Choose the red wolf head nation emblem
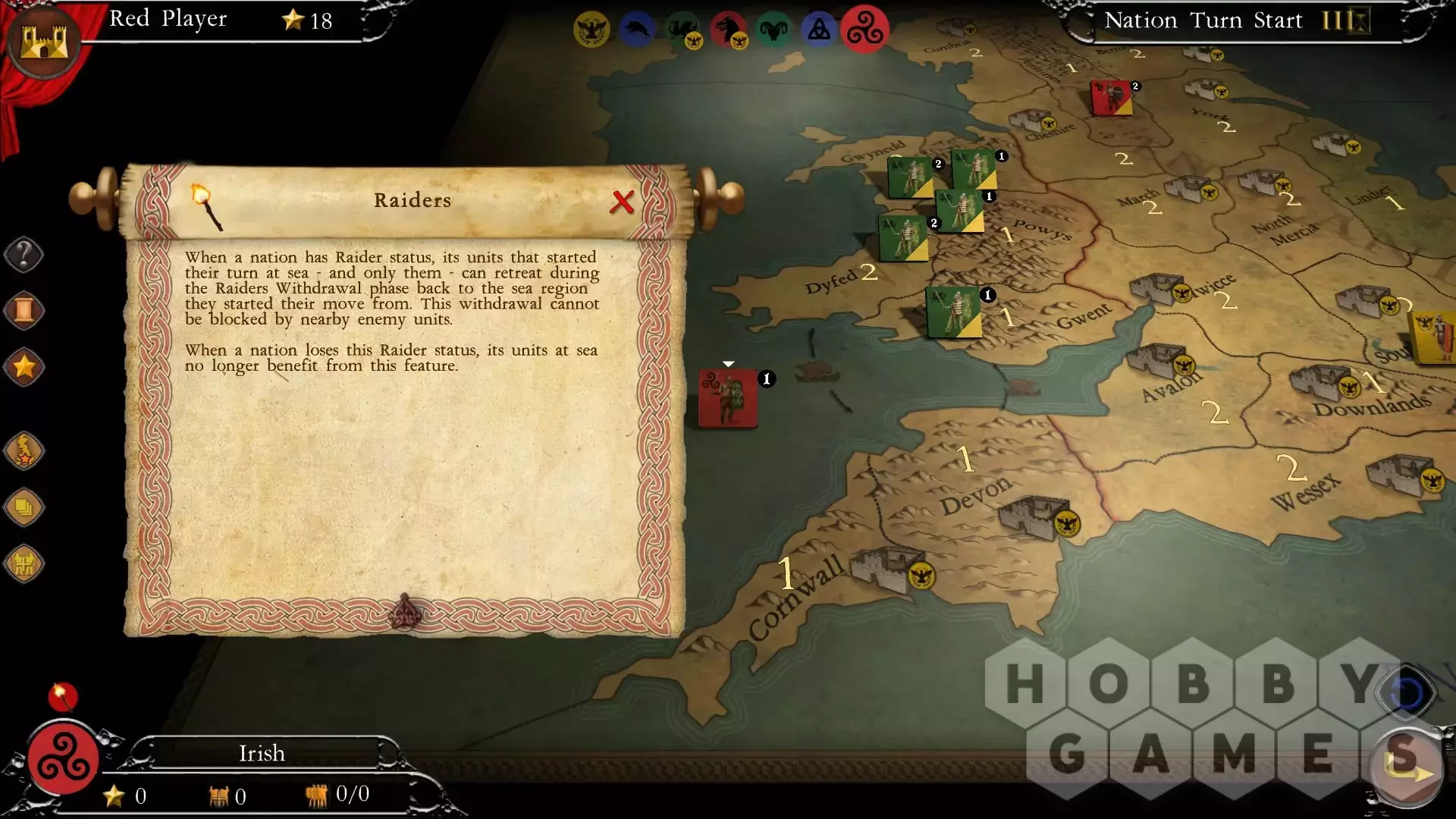1456x819 pixels. (728, 30)
